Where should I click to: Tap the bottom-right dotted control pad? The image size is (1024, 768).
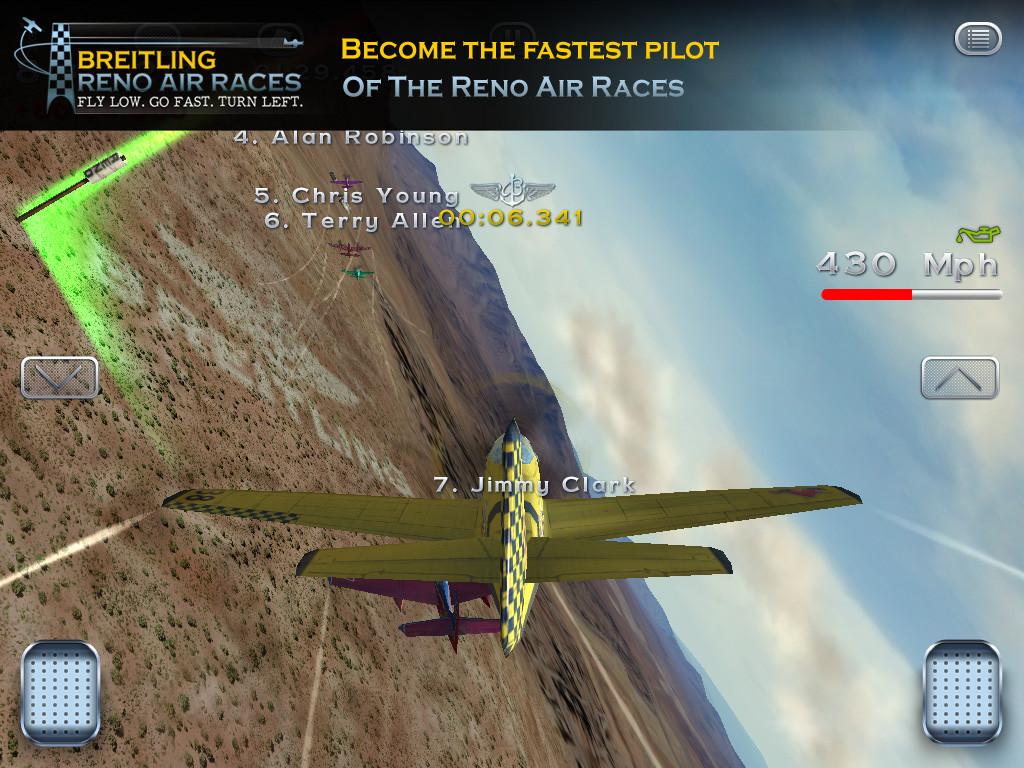(961, 693)
